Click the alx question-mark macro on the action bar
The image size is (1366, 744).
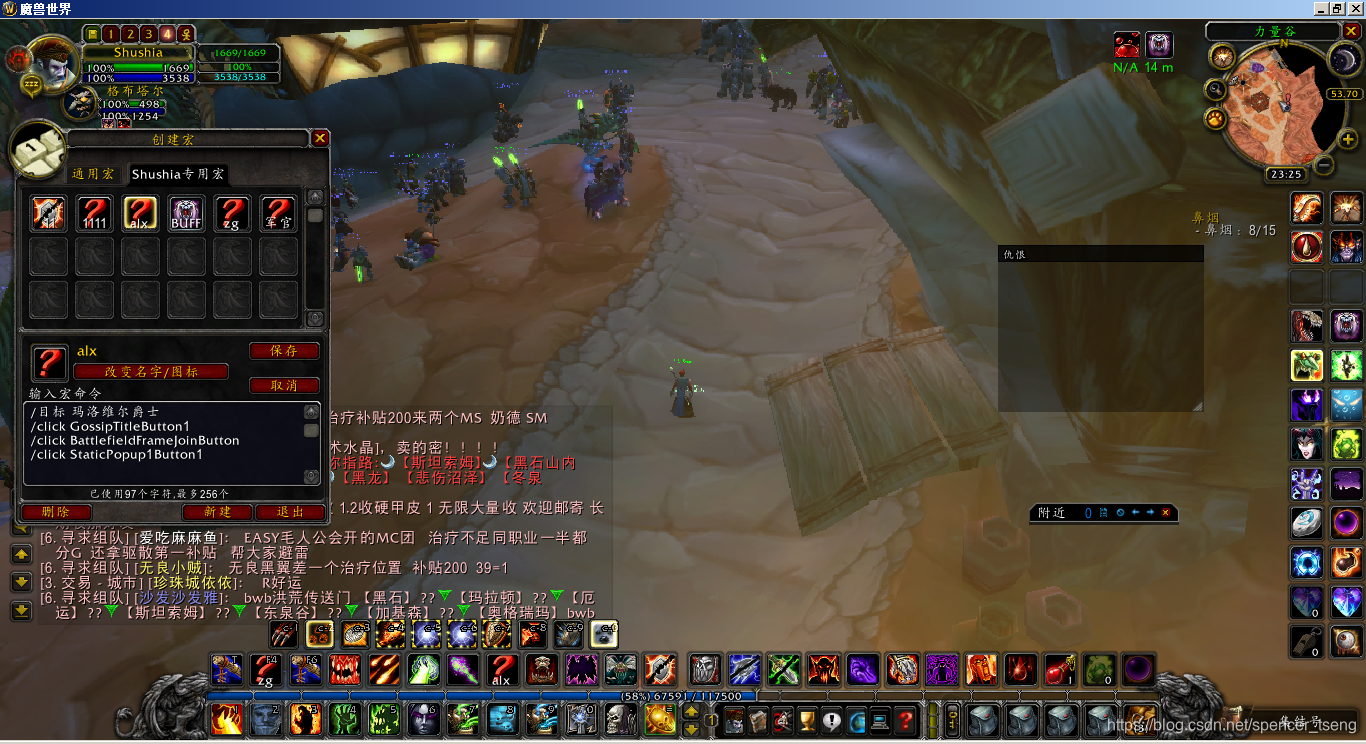coord(502,670)
